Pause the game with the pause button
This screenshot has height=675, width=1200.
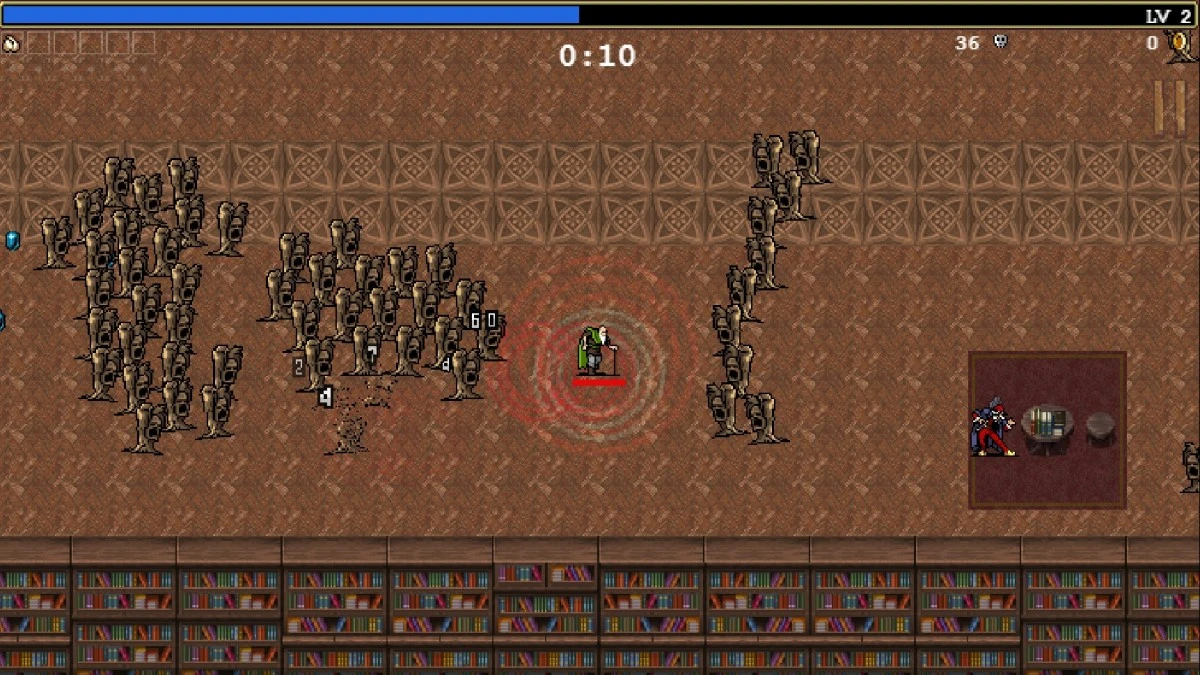(1169, 107)
